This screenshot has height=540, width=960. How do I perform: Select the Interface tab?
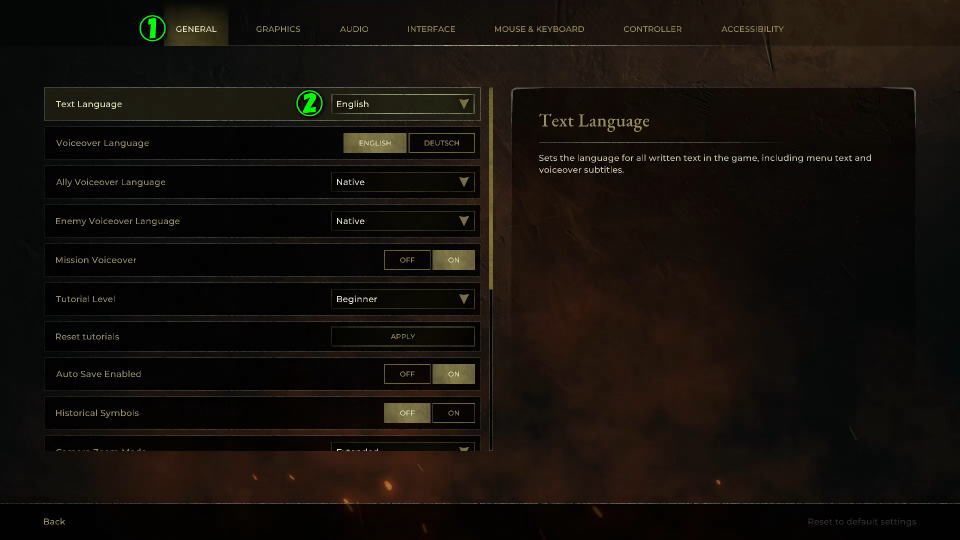point(431,29)
